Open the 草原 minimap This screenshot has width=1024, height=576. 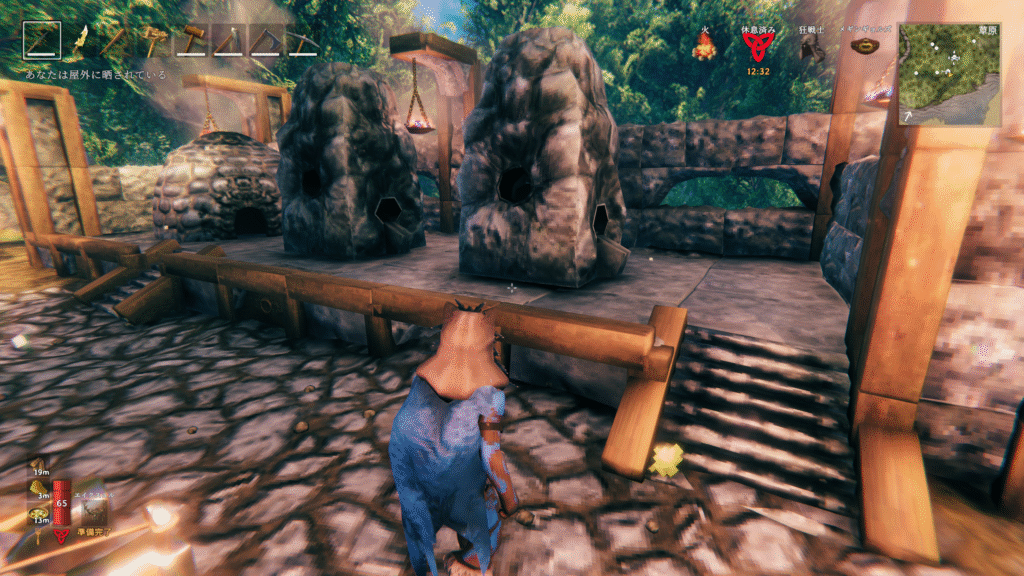pyautogui.click(x=949, y=74)
